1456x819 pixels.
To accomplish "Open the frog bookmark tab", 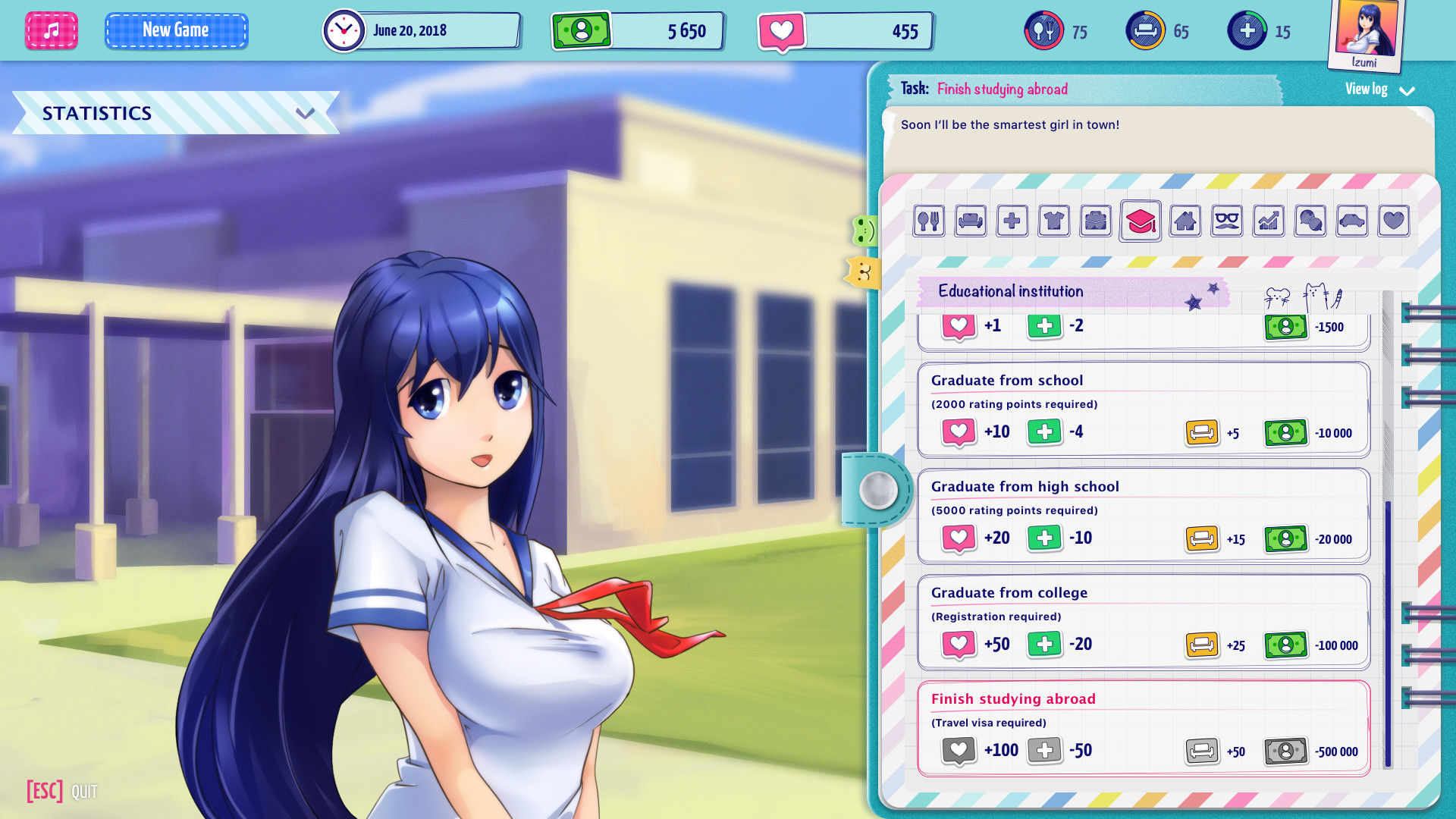I will [864, 231].
